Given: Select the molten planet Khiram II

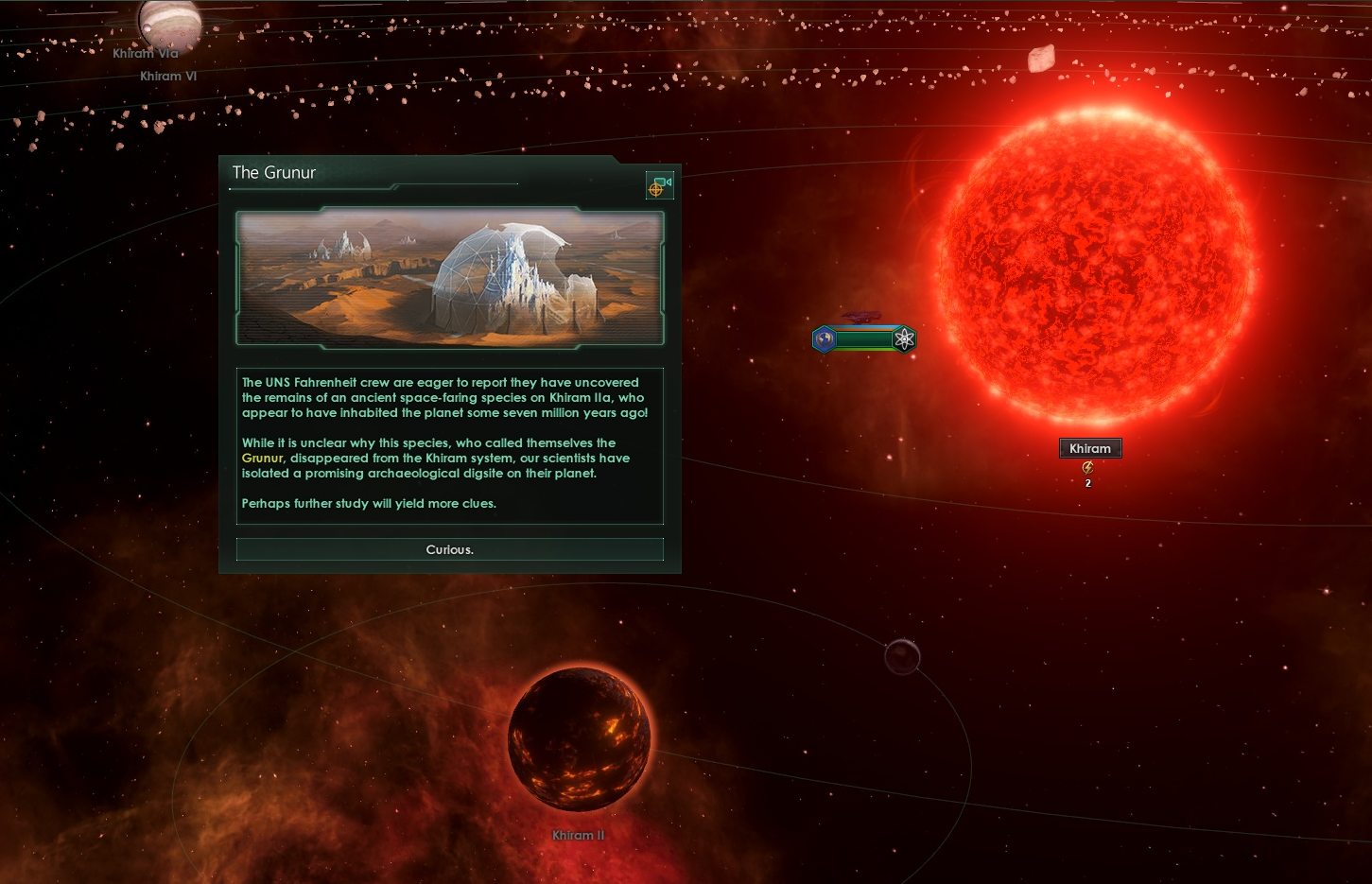Looking at the screenshot, I should point(580,740).
